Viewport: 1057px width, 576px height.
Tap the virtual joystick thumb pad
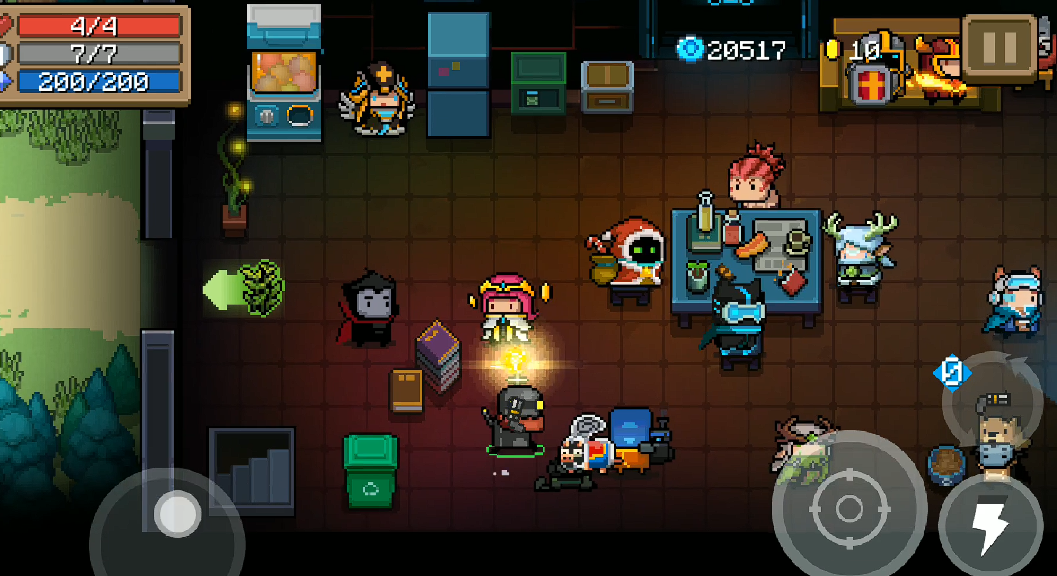pyautogui.click(x=178, y=512)
